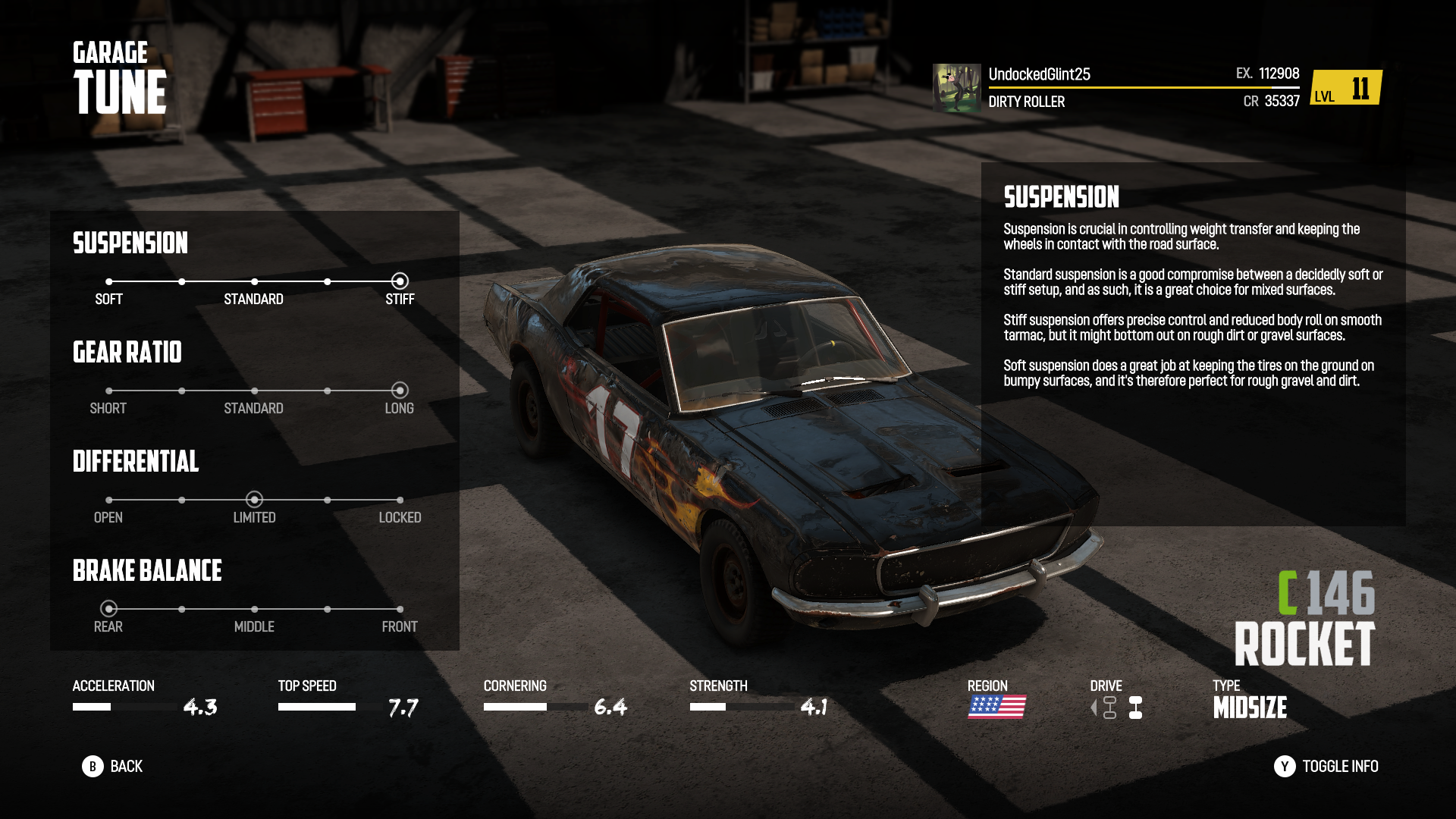
Task: Expand the DIFFERENTIAL tuning section
Action: (136, 462)
